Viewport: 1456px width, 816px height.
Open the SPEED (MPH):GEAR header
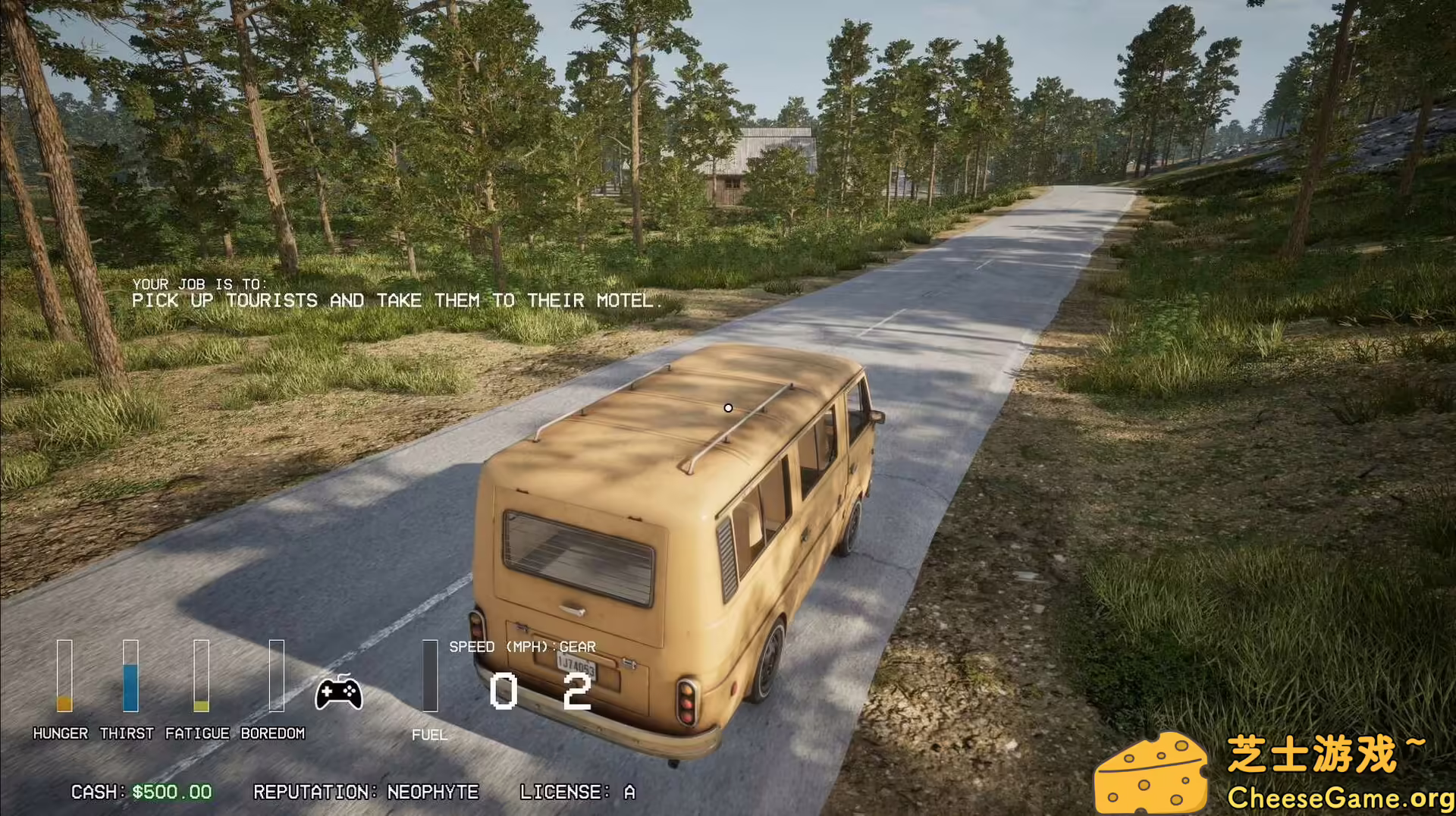click(x=522, y=647)
